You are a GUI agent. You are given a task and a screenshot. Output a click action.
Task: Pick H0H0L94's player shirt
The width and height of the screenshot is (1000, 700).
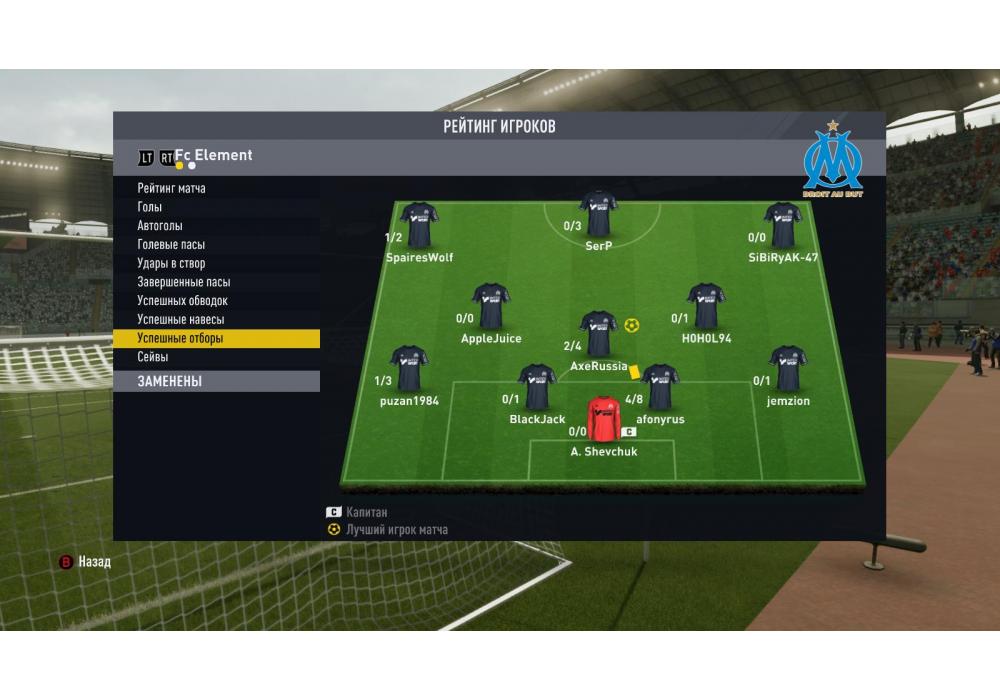(x=706, y=307)
